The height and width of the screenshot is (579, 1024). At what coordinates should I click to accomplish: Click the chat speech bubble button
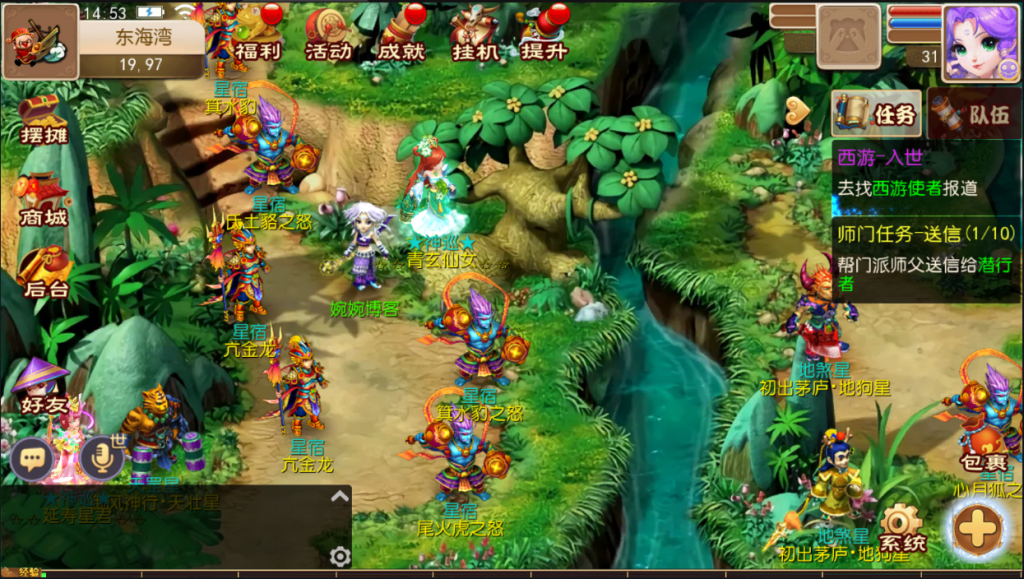pos(33,459)
